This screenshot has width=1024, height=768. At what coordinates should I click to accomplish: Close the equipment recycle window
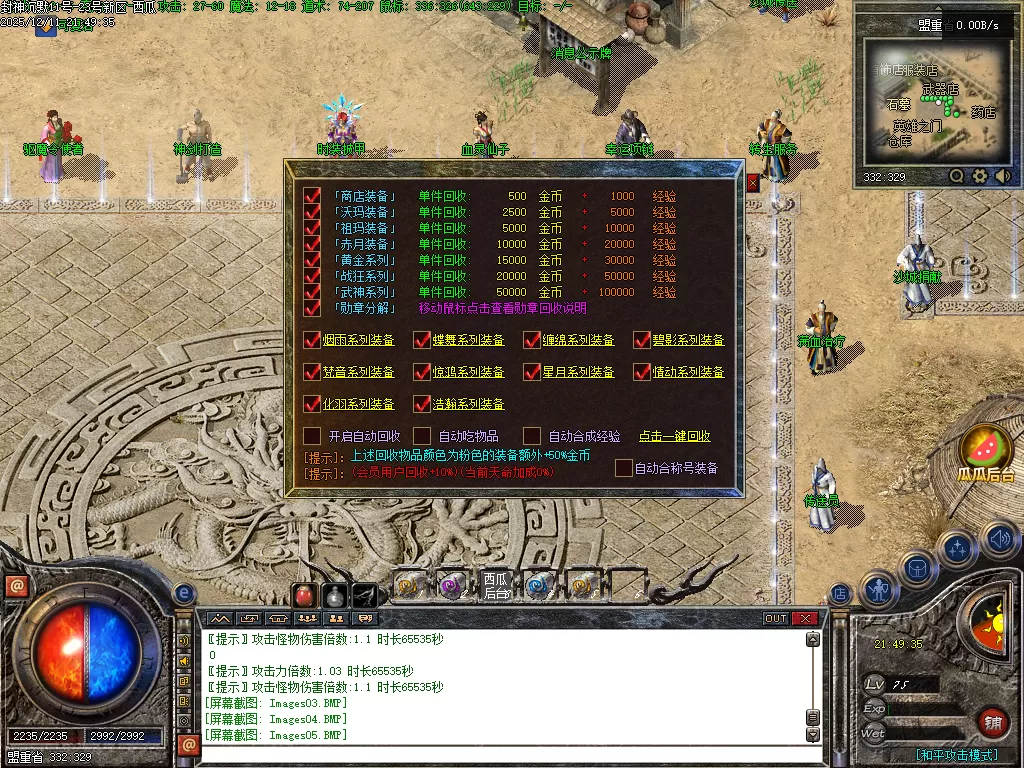(753, 183)
